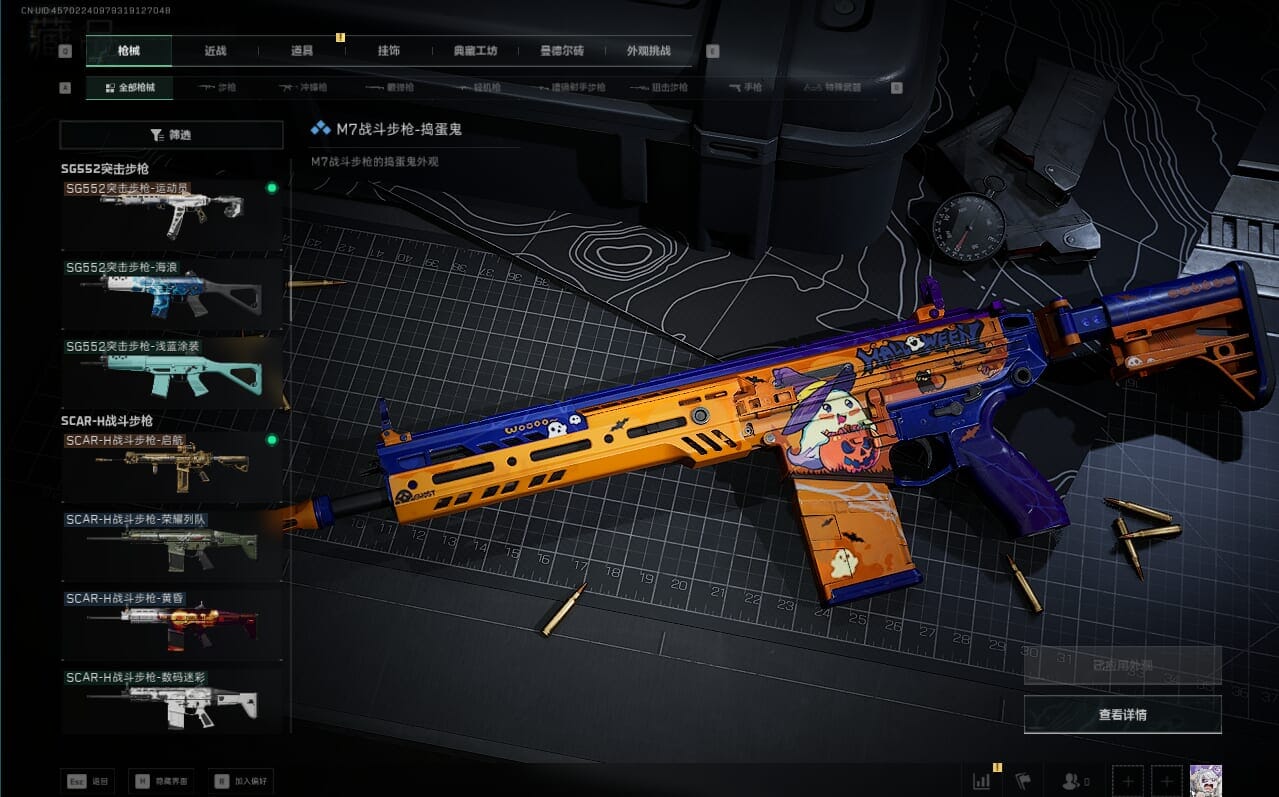The width and height of the screenshot is (1279, 797).
Task: Select the SG552 运动员 skin
Action: 171,214
